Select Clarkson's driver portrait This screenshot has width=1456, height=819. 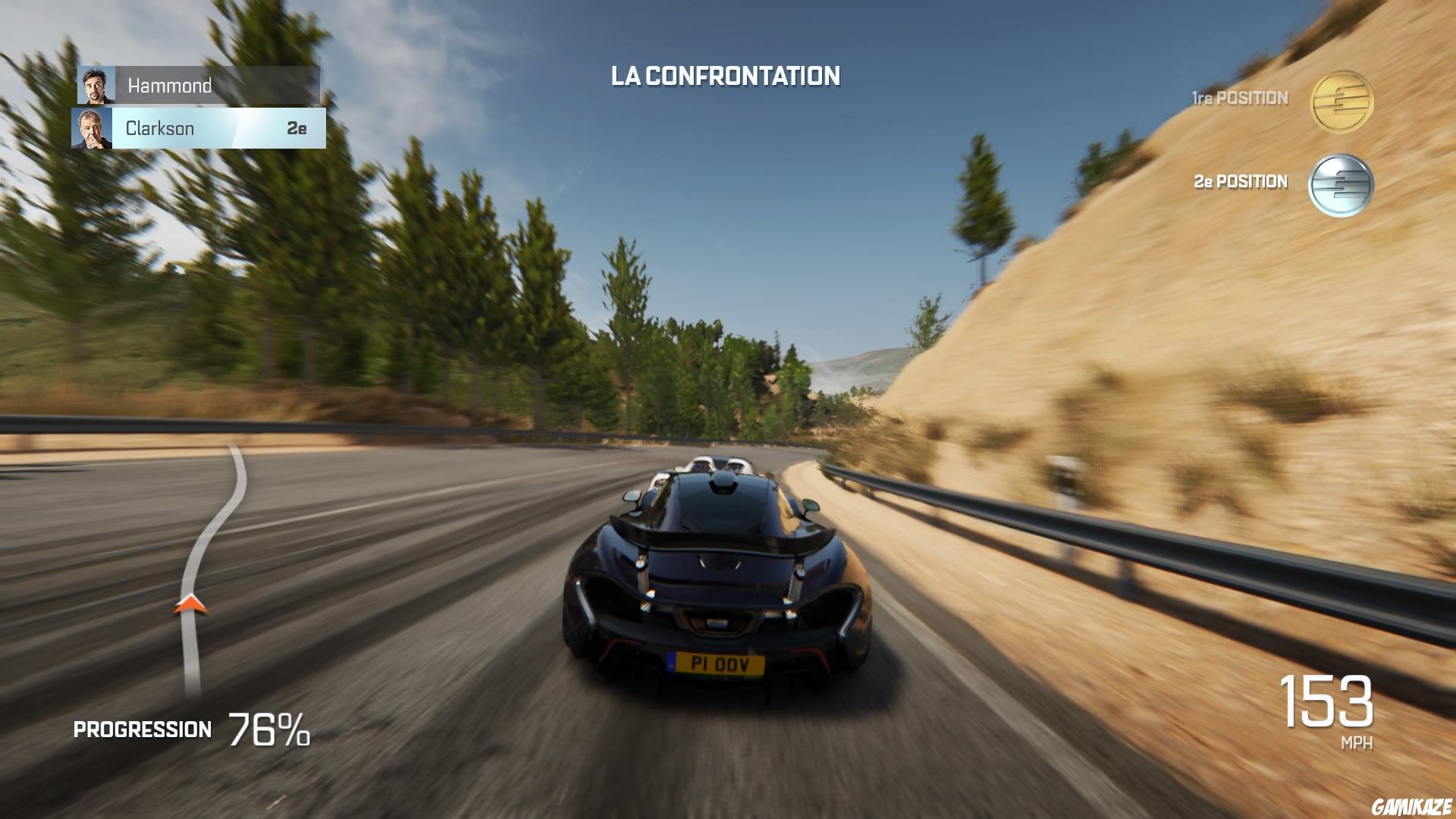[93, 127]
